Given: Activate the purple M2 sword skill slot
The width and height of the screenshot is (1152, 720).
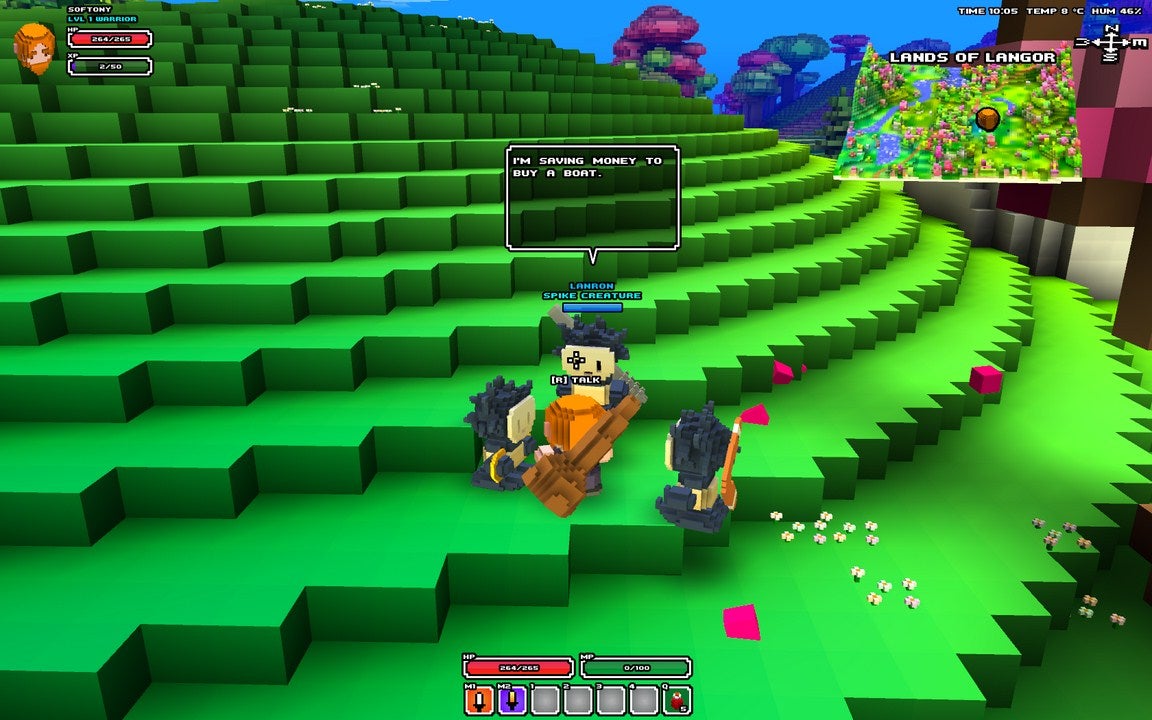Looking at the screenshot, I should click(x=512, y=700).
